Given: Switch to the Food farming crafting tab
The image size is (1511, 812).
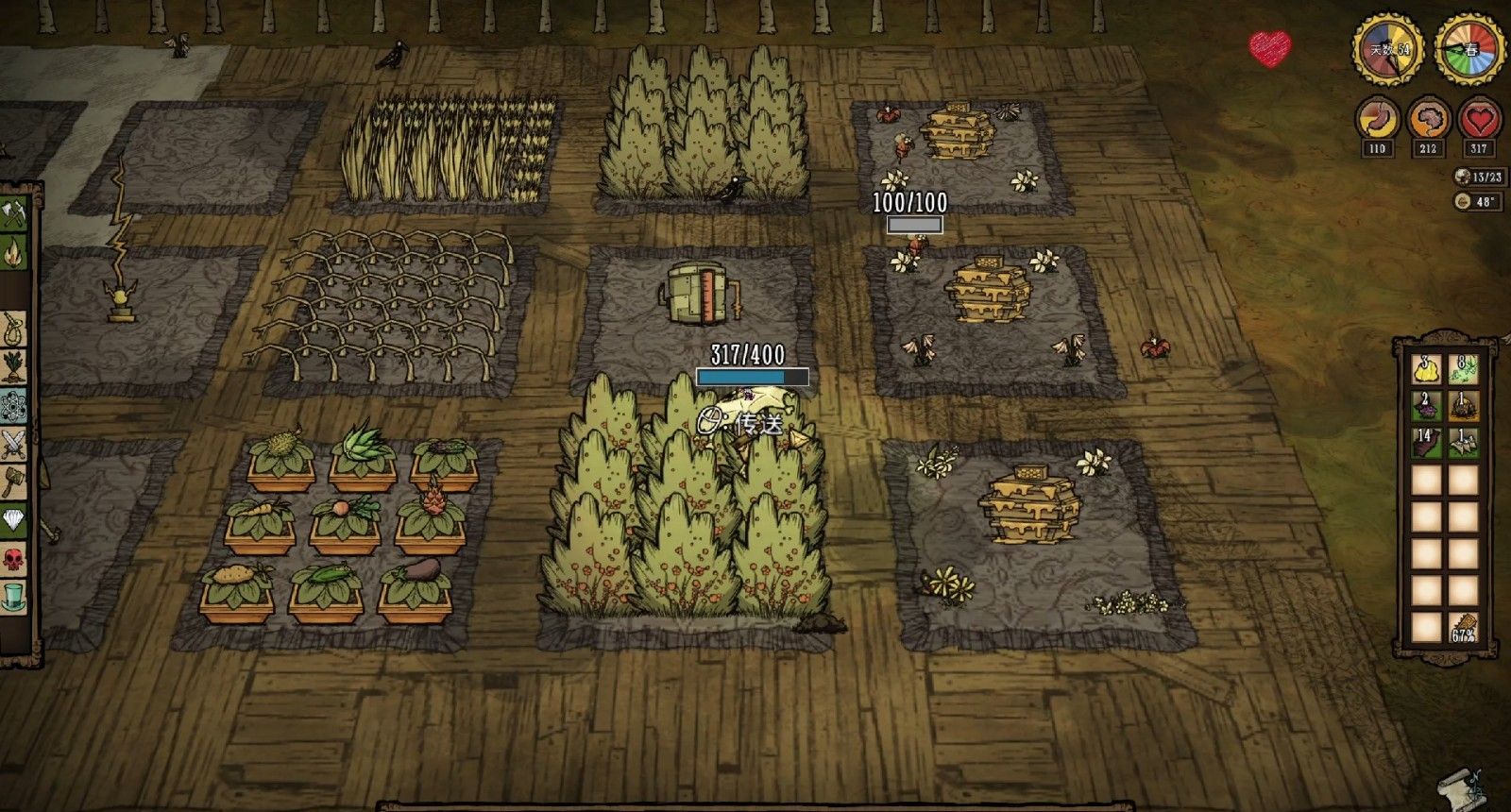Looking at the screenshot, I should click(13, 365).
